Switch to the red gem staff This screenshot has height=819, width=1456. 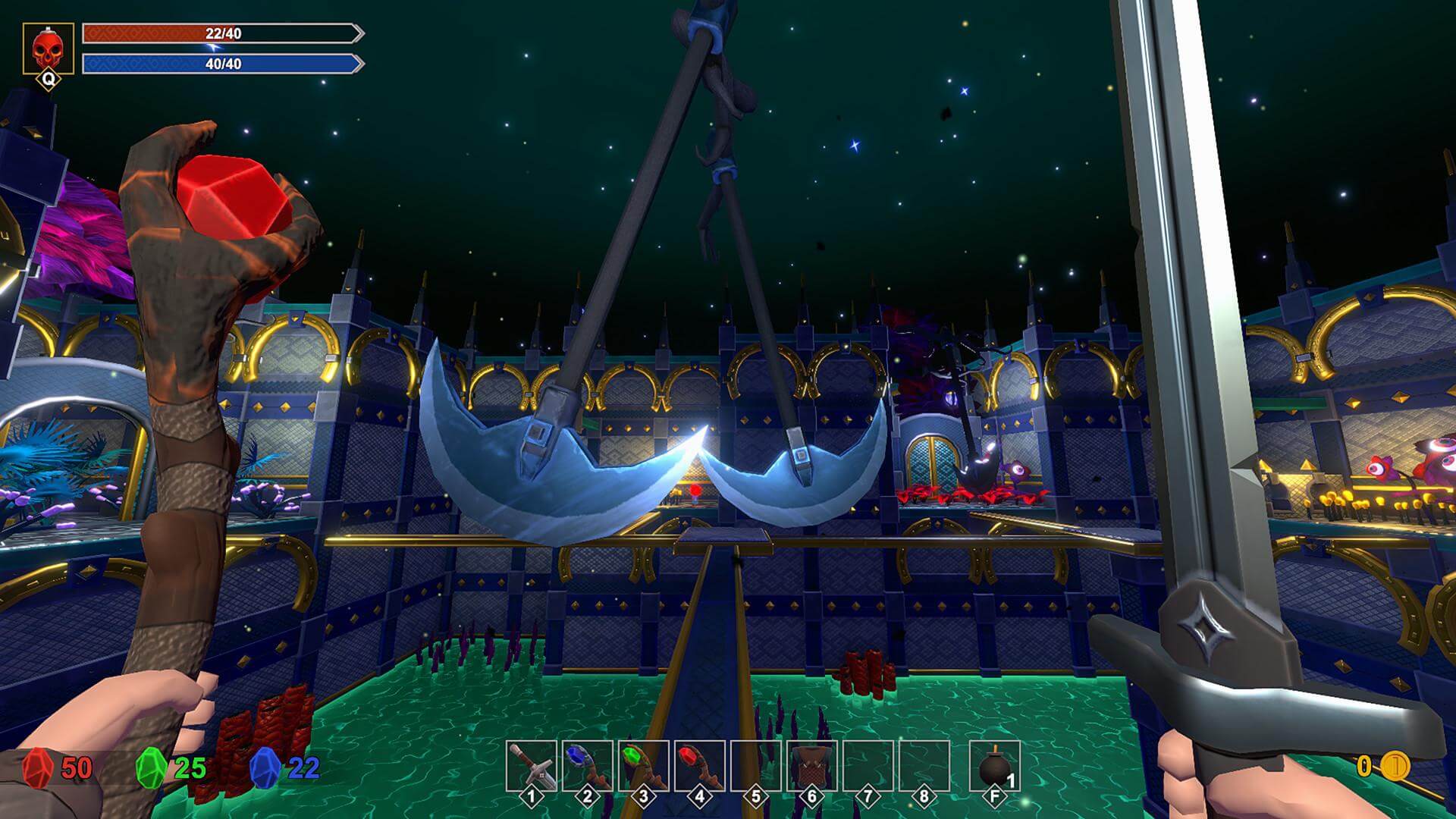(x=699, y=766)
